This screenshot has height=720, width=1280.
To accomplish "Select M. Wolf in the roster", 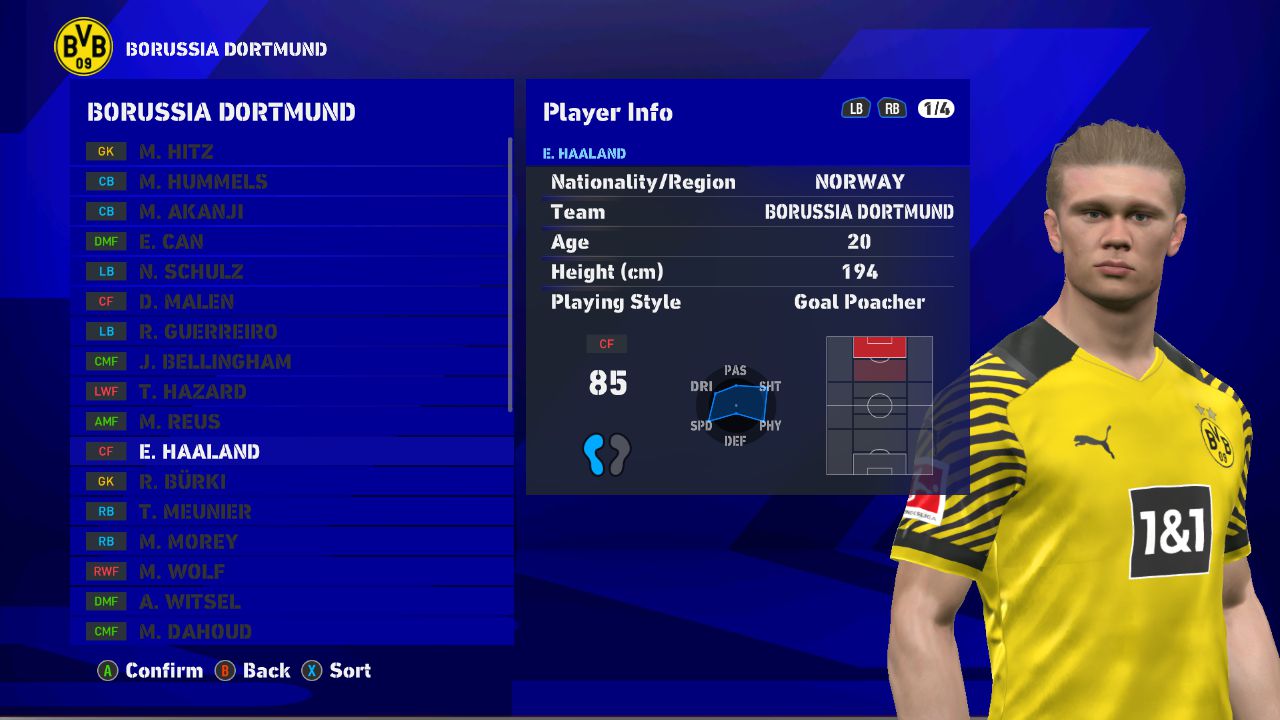I will pos(290,572).
